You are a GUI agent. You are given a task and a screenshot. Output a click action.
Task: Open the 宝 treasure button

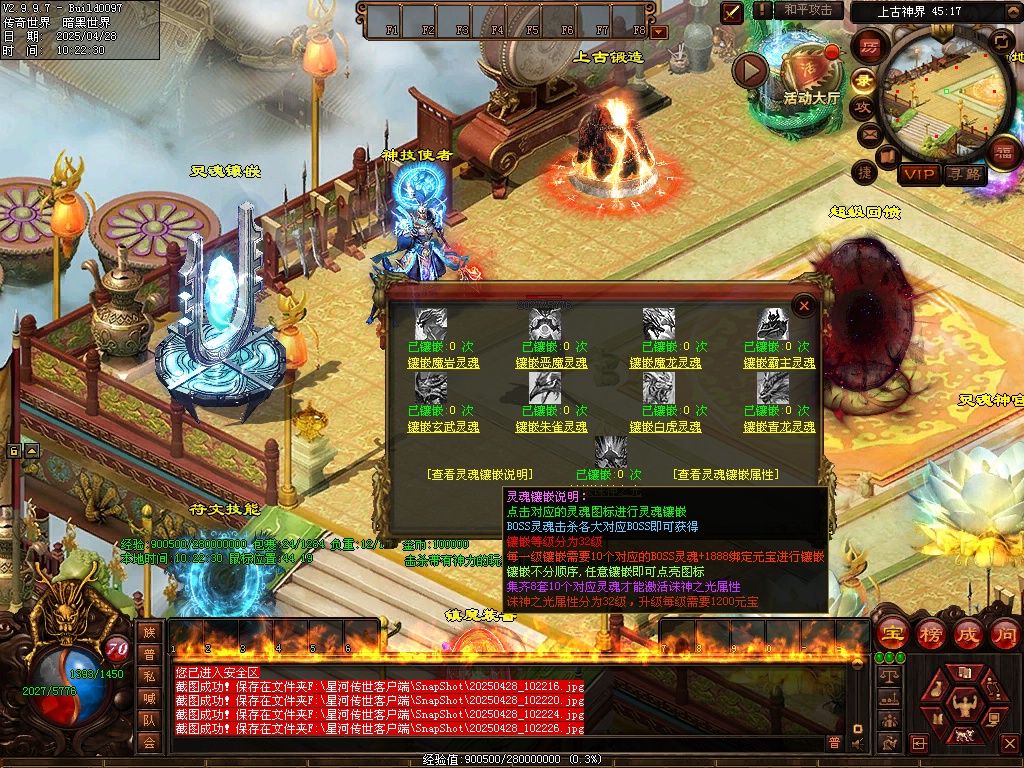pyautogui.click(x=891, y=633)
